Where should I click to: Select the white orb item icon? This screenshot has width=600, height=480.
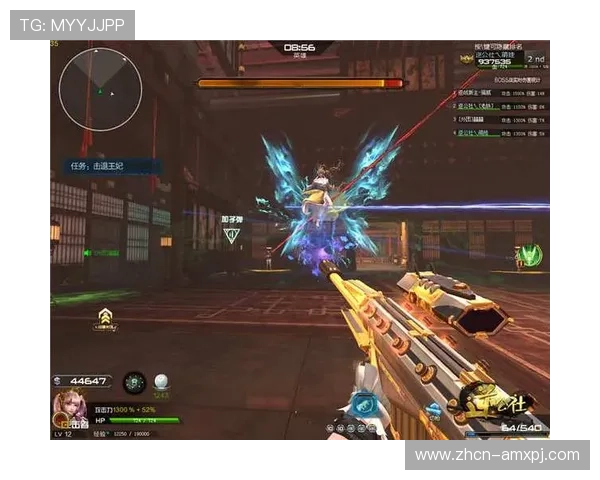tap(161, 381)
